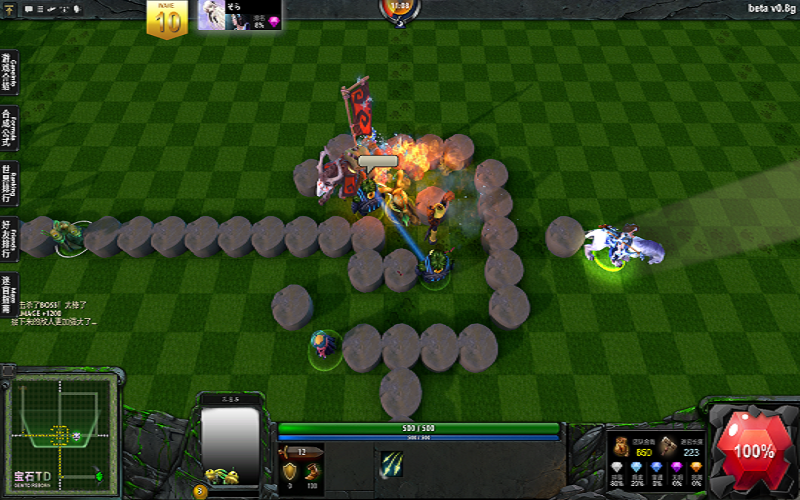Select the player avatar at top
This screenshot has width=800, height=500.
[212, 15]
